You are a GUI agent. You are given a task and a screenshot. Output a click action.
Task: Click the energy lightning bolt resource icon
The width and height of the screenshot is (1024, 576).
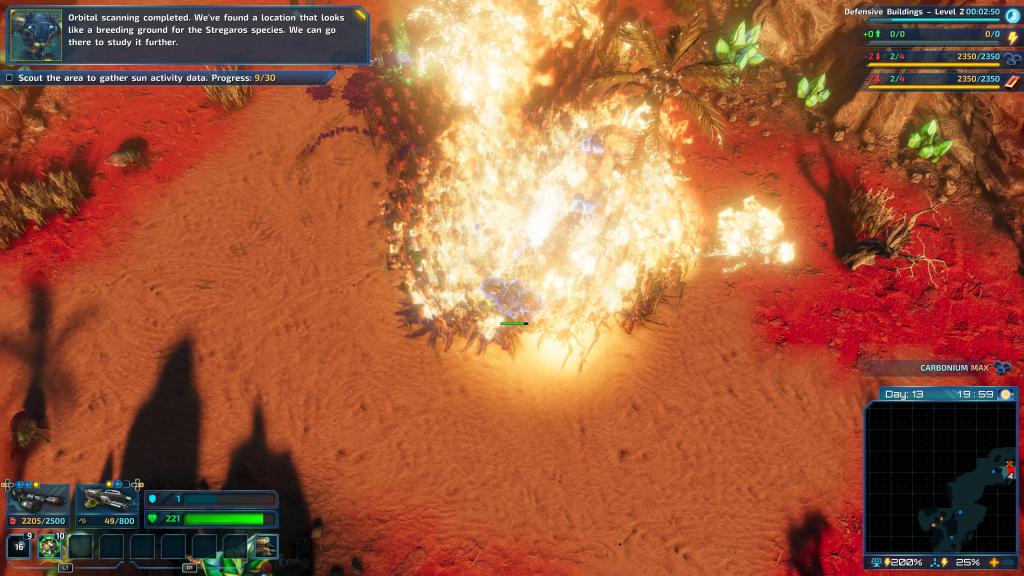pyautogui.click(x=1012, y=37)
